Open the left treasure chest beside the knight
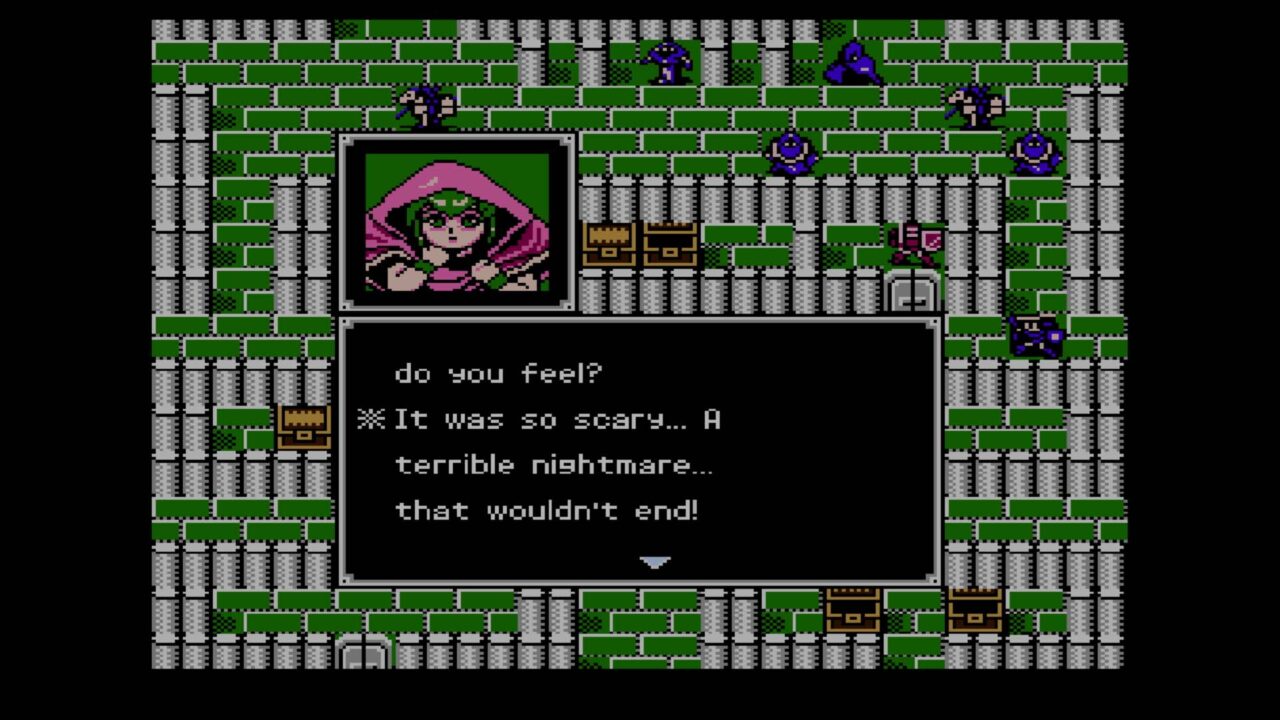Screen dimensions: 1280x720 (x=610, y=243)
